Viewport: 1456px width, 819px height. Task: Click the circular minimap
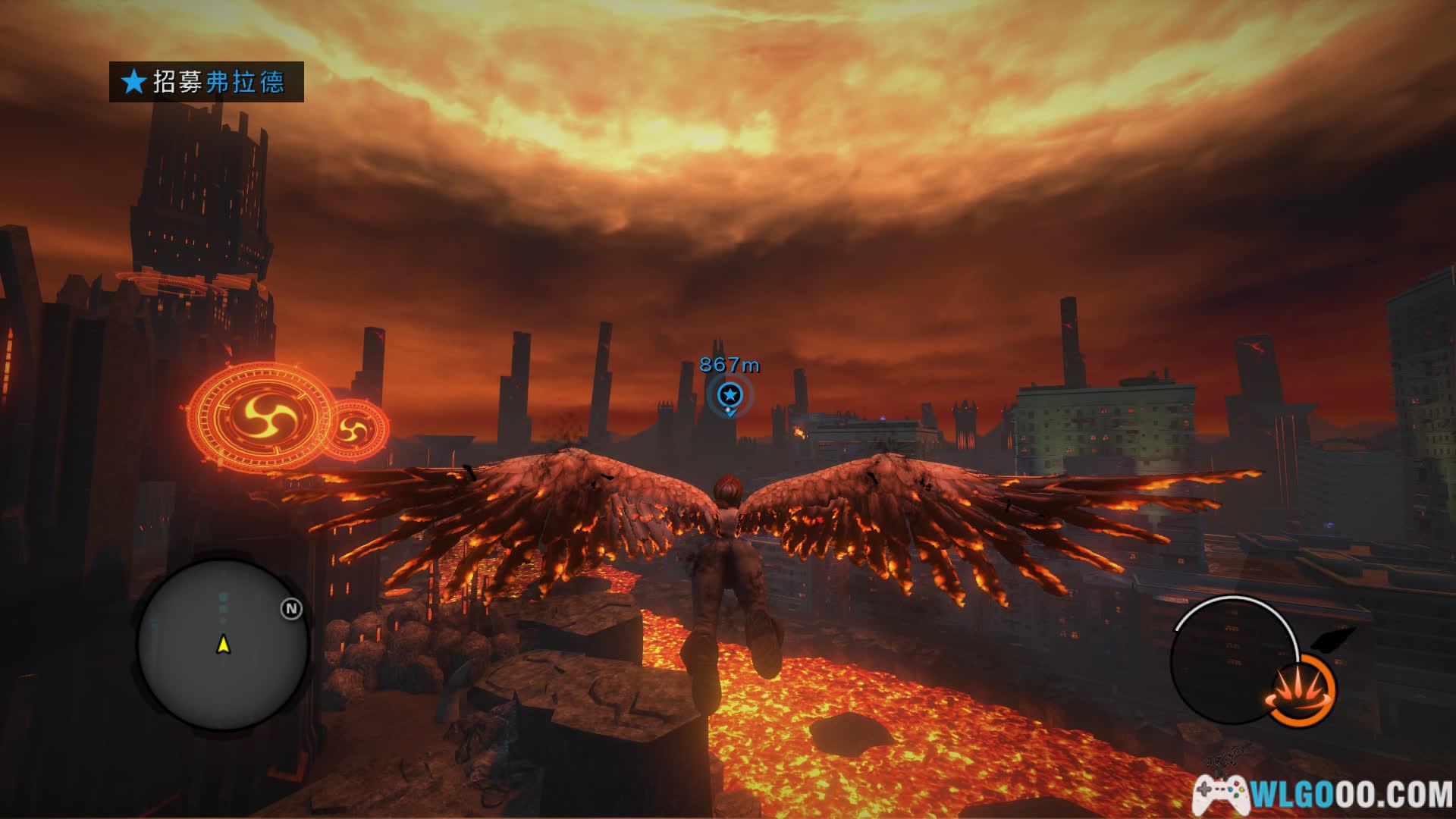(x=223, y=645)
